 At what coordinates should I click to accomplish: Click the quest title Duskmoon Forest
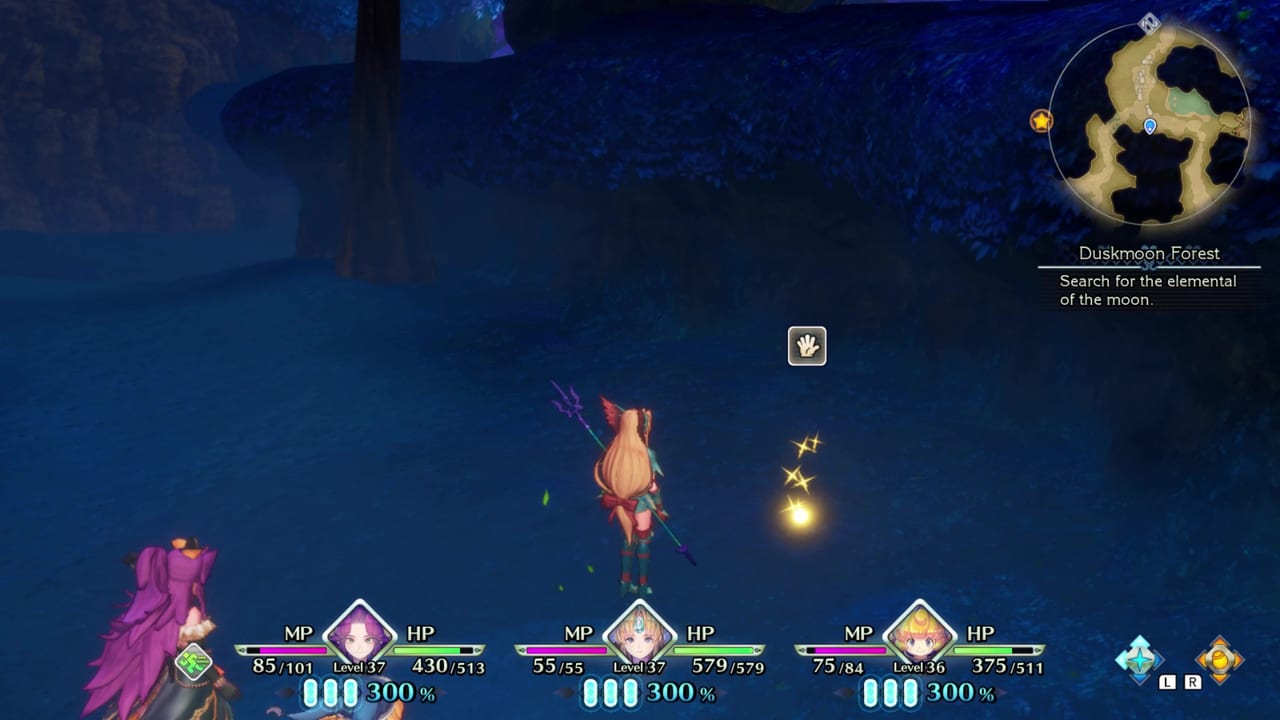1147,253
